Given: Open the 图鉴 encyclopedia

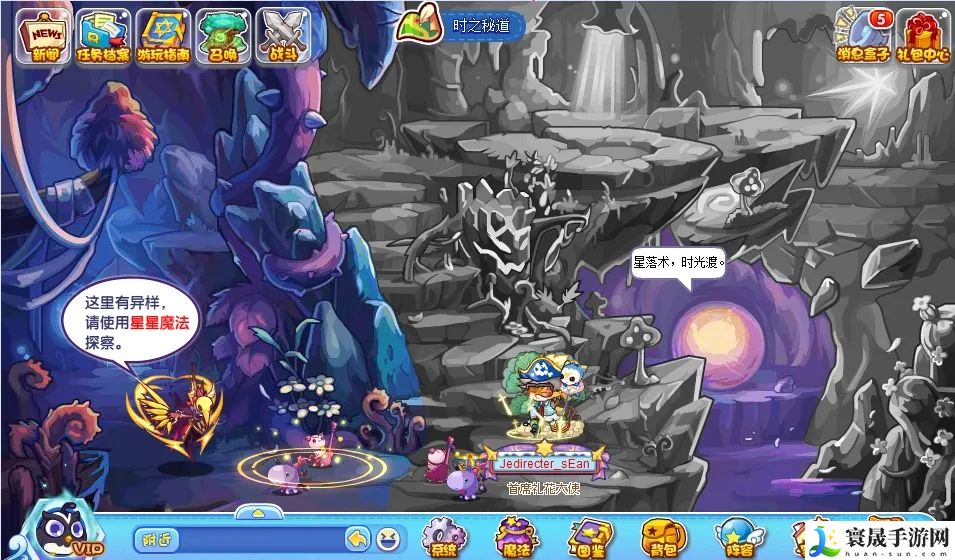Looking at the screenshot, I should tap(589, 537).
